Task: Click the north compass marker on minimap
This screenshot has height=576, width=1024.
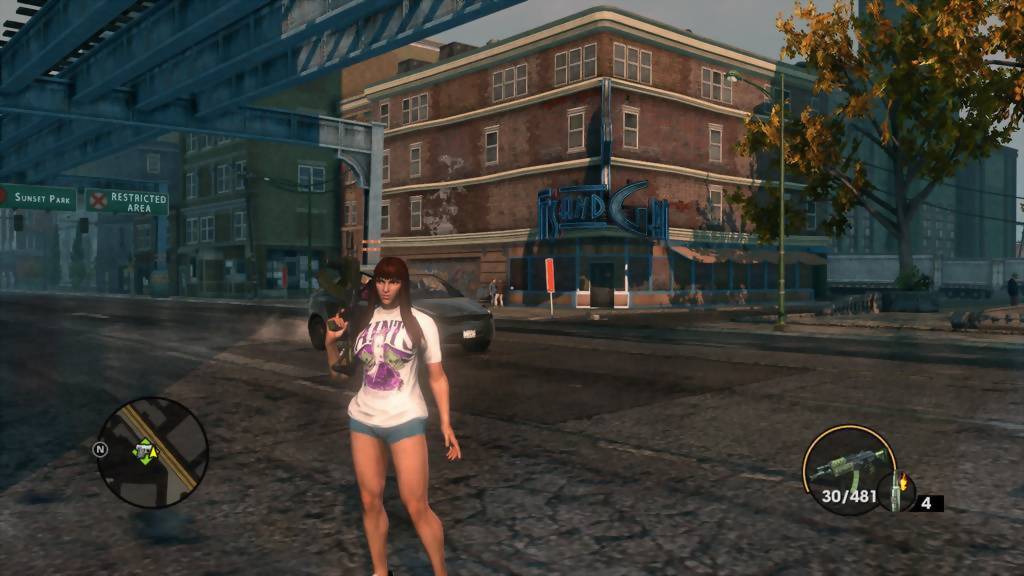Action: (x=100, y=449)
